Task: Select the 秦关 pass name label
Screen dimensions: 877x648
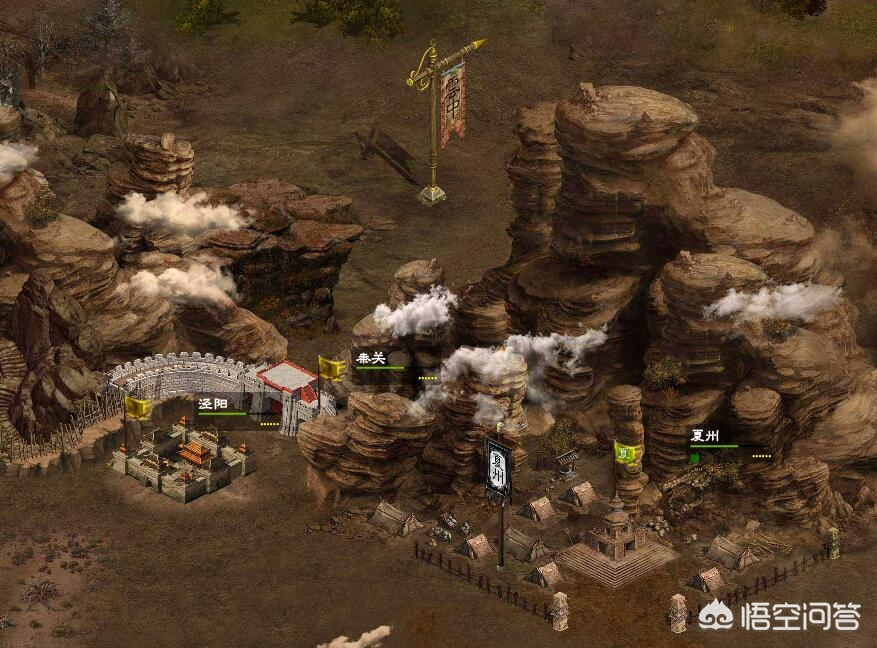Action: point(370,358)
